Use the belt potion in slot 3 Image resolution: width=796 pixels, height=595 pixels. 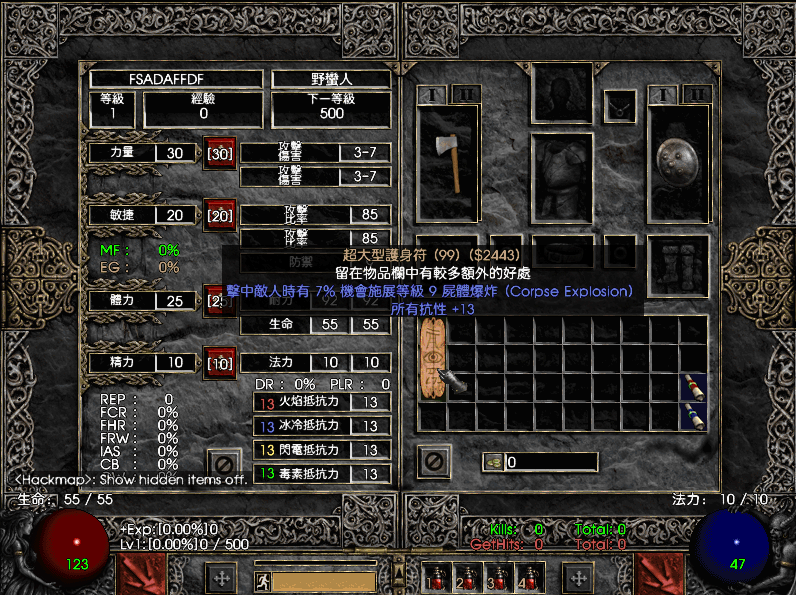click(x=497, y=577)
